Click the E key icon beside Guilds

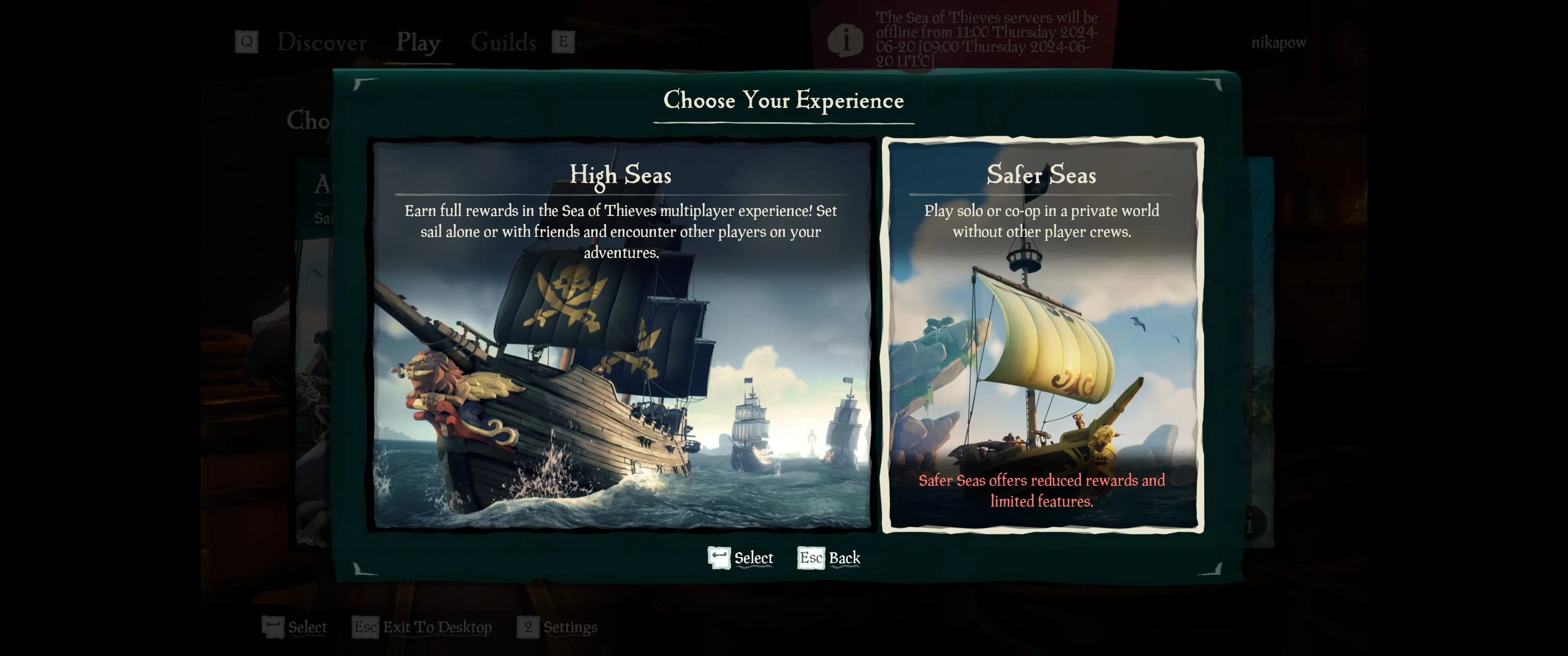(563, 41)
